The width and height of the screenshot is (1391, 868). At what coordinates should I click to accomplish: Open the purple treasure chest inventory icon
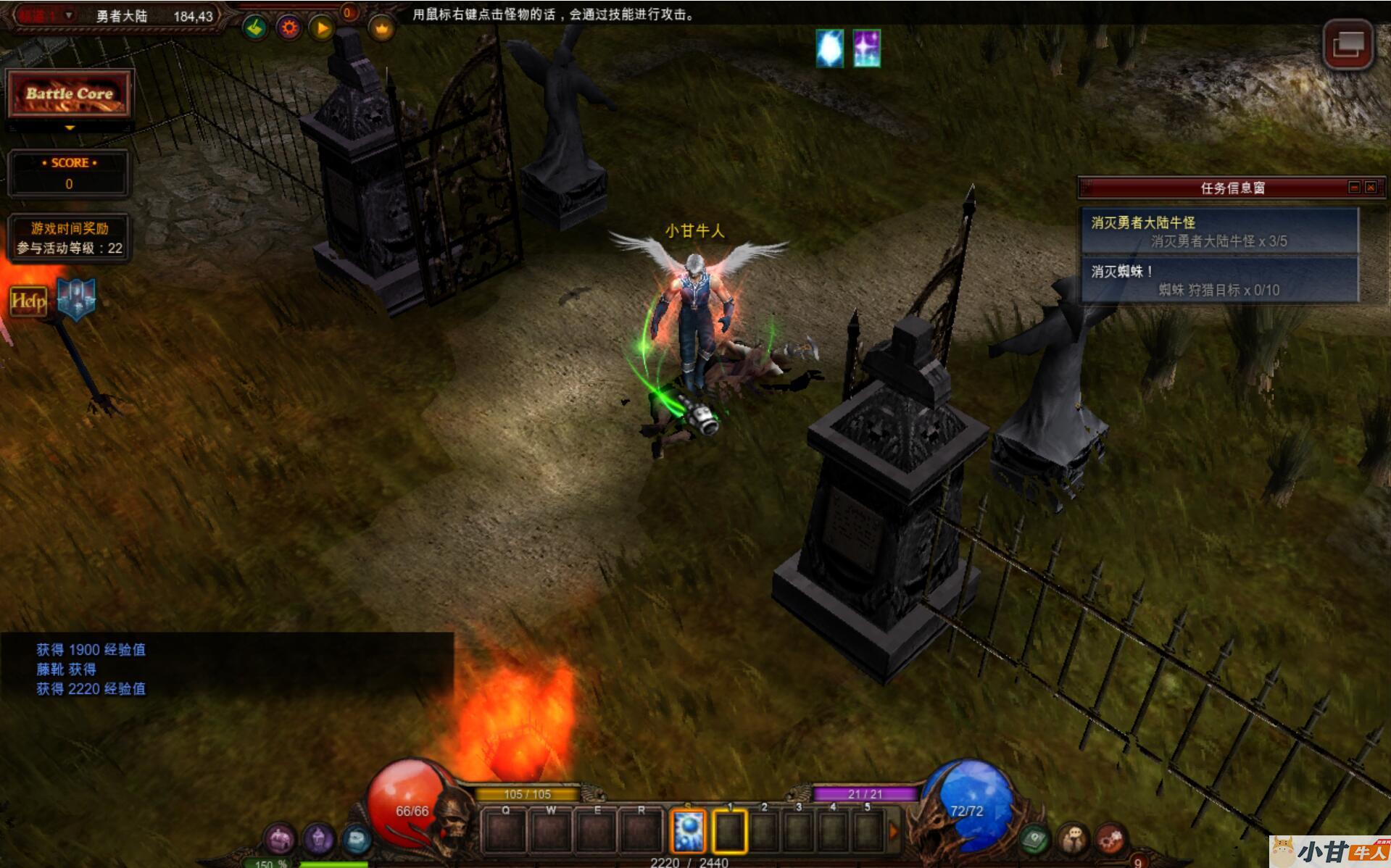coord(280,839)
